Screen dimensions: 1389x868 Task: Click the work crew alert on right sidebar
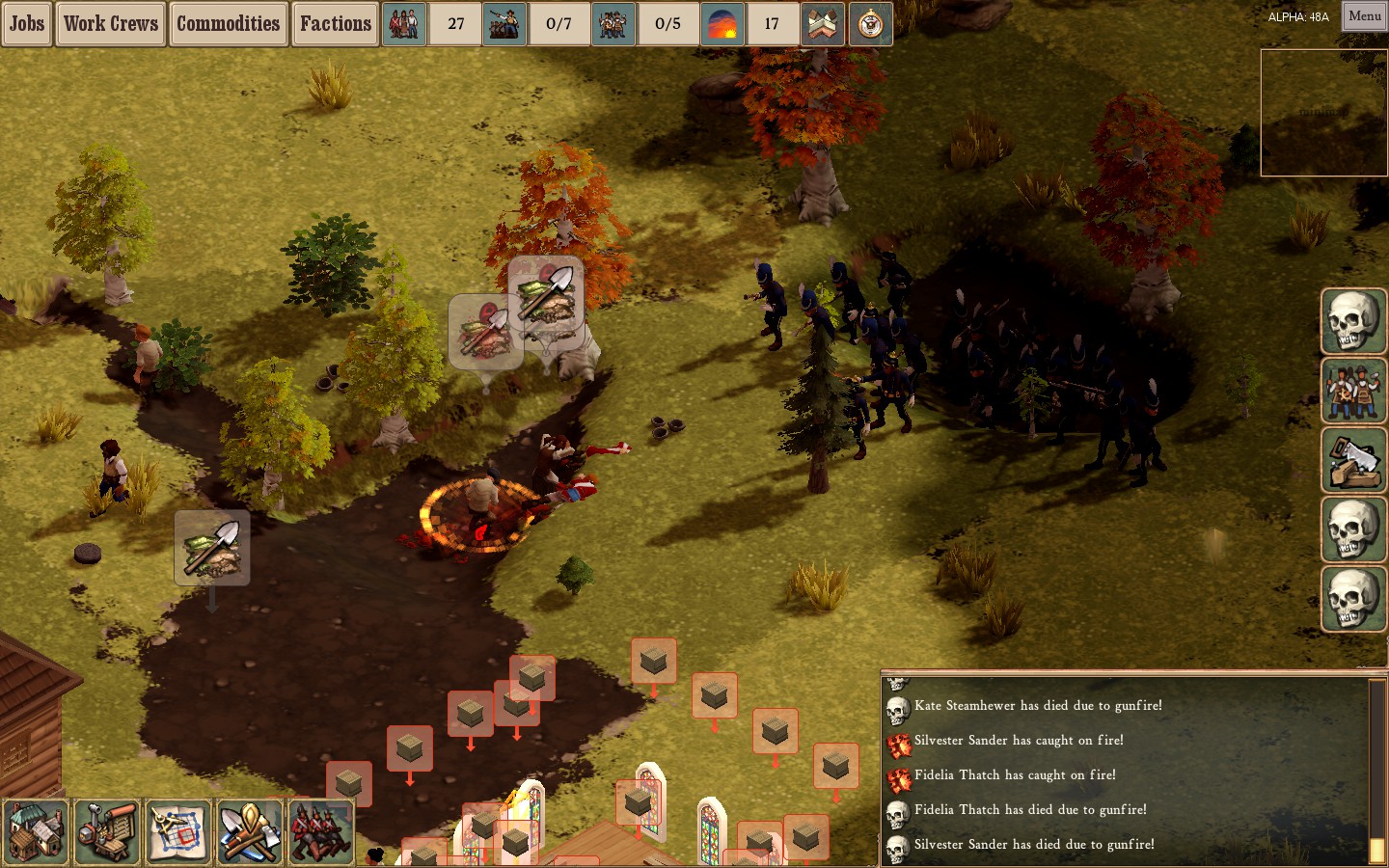1353,392
